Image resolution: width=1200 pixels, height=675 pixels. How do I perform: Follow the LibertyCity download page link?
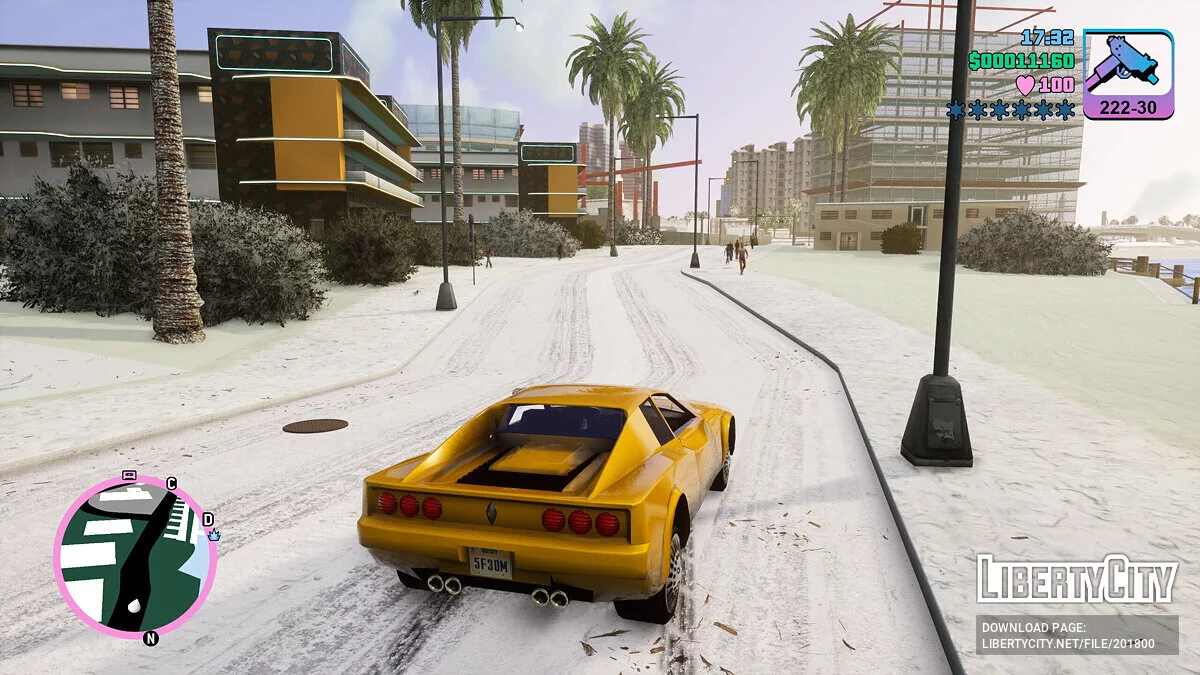tap(1077, 635)
